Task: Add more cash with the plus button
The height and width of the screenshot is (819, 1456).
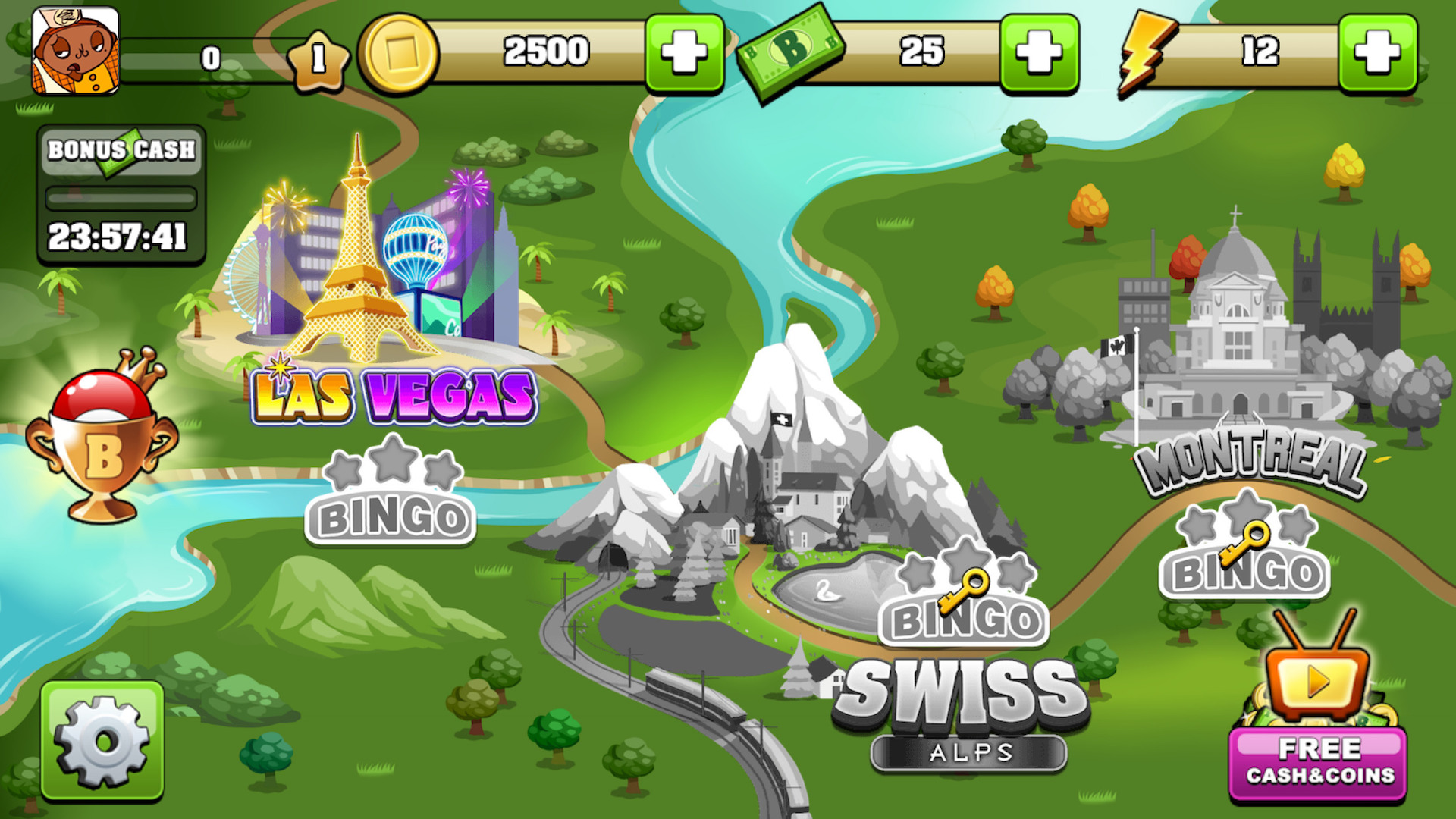Action: 1039,53
